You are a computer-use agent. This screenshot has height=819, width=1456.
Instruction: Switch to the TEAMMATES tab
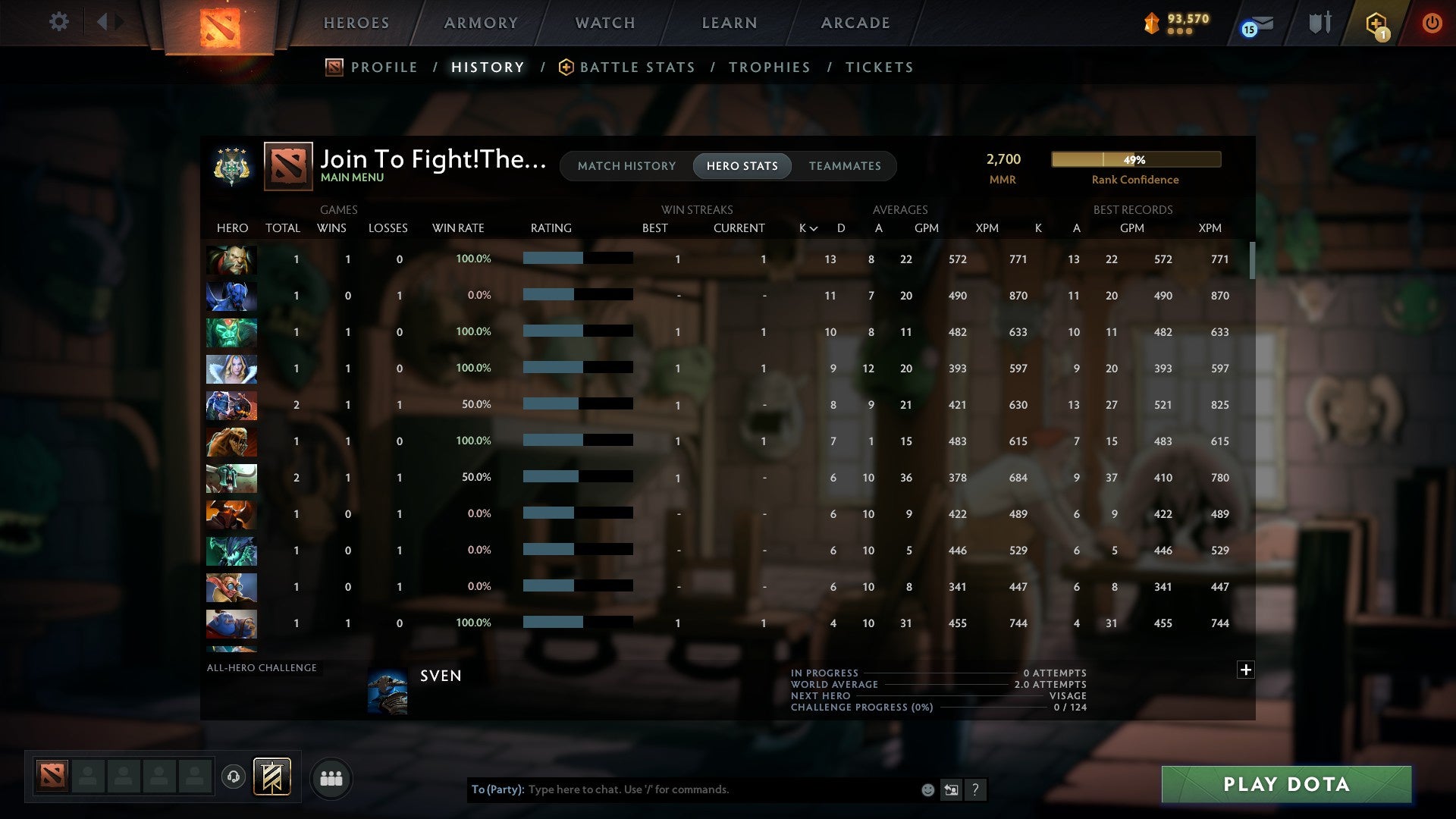click(845, 165)
